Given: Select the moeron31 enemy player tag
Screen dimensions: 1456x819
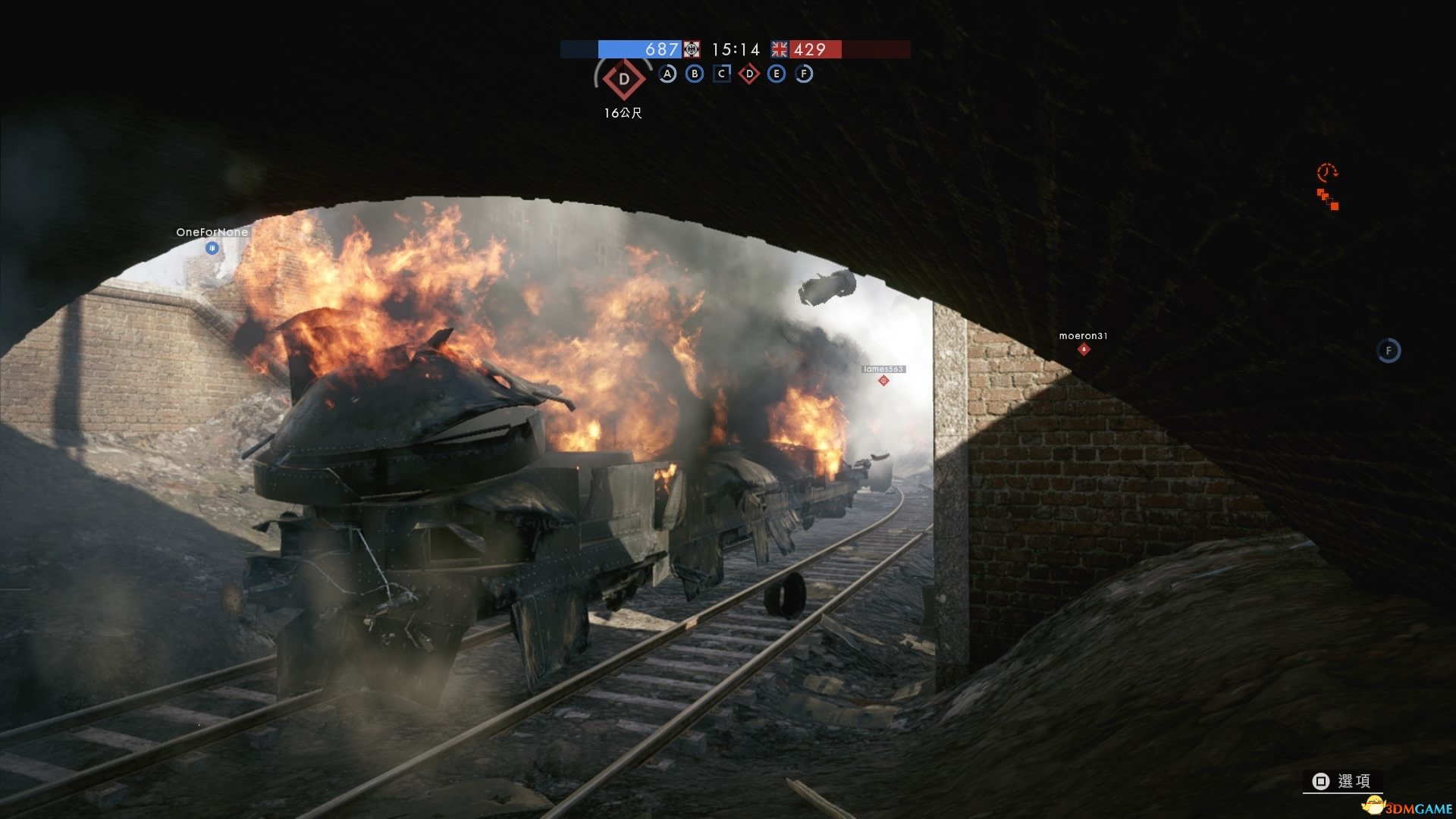Looking at the screenshot, I should coord(1083,336).
